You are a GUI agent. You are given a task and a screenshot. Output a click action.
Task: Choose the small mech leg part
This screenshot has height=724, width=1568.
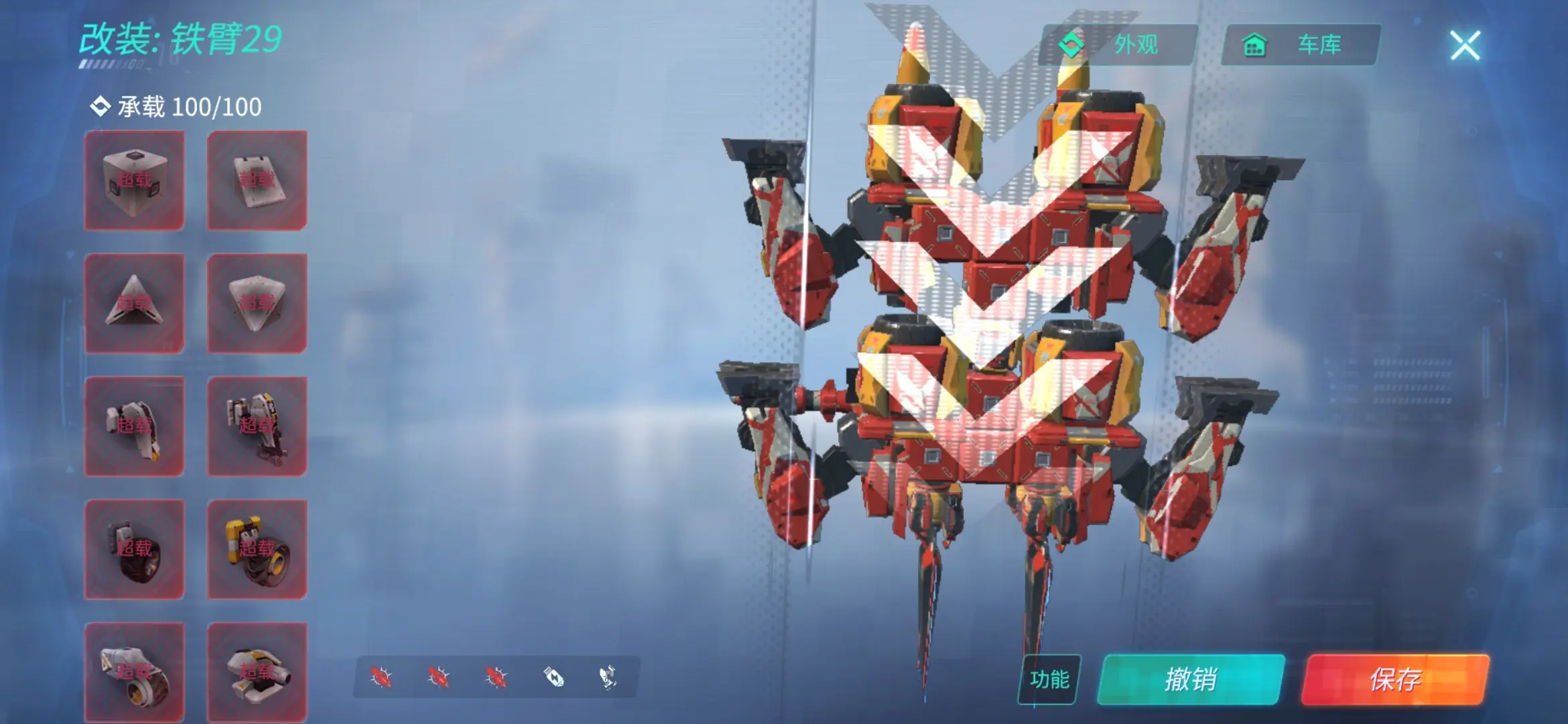tap(134, 426)
